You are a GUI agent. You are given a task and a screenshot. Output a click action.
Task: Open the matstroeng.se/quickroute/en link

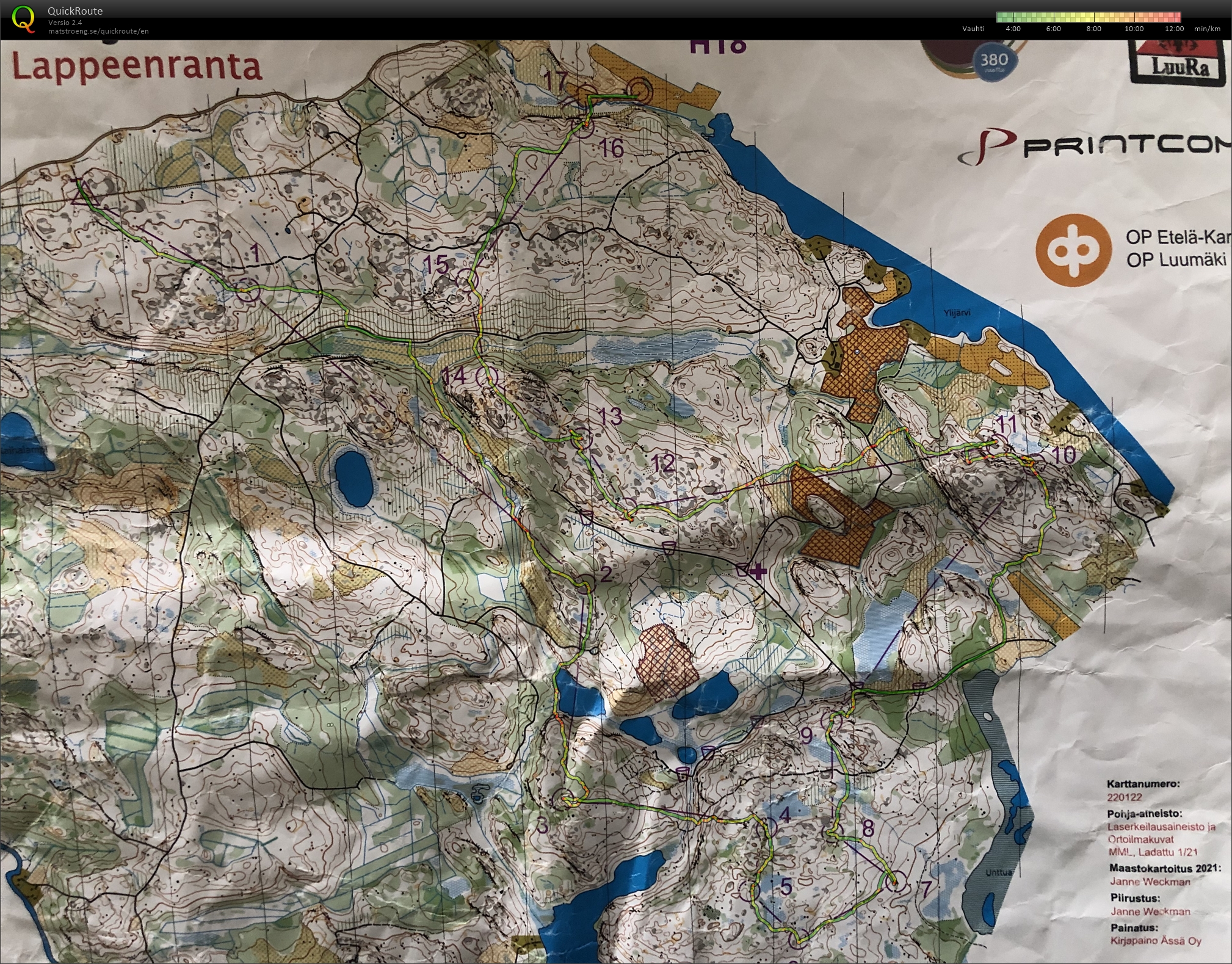98,31
